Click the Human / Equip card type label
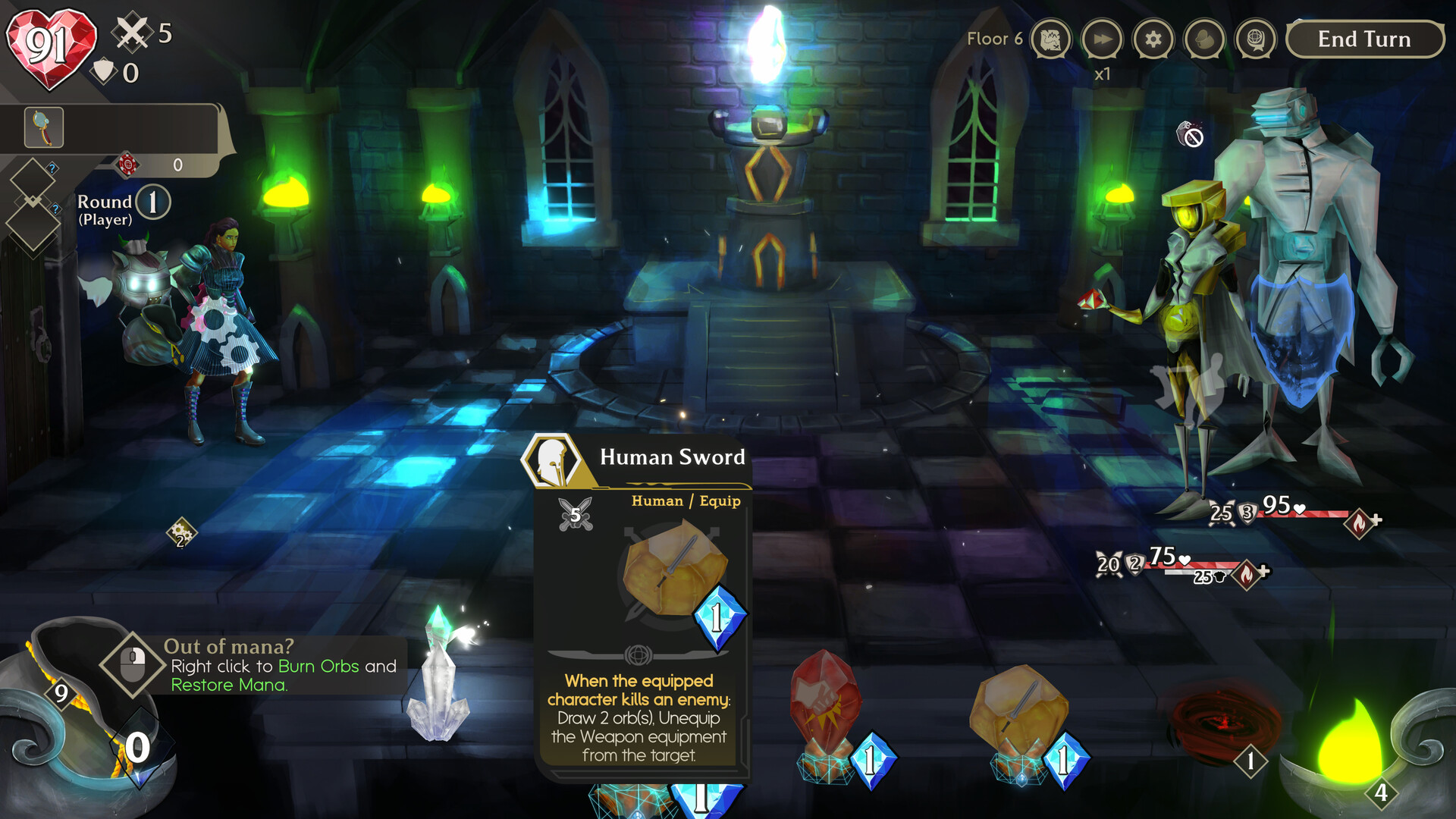 686,501
